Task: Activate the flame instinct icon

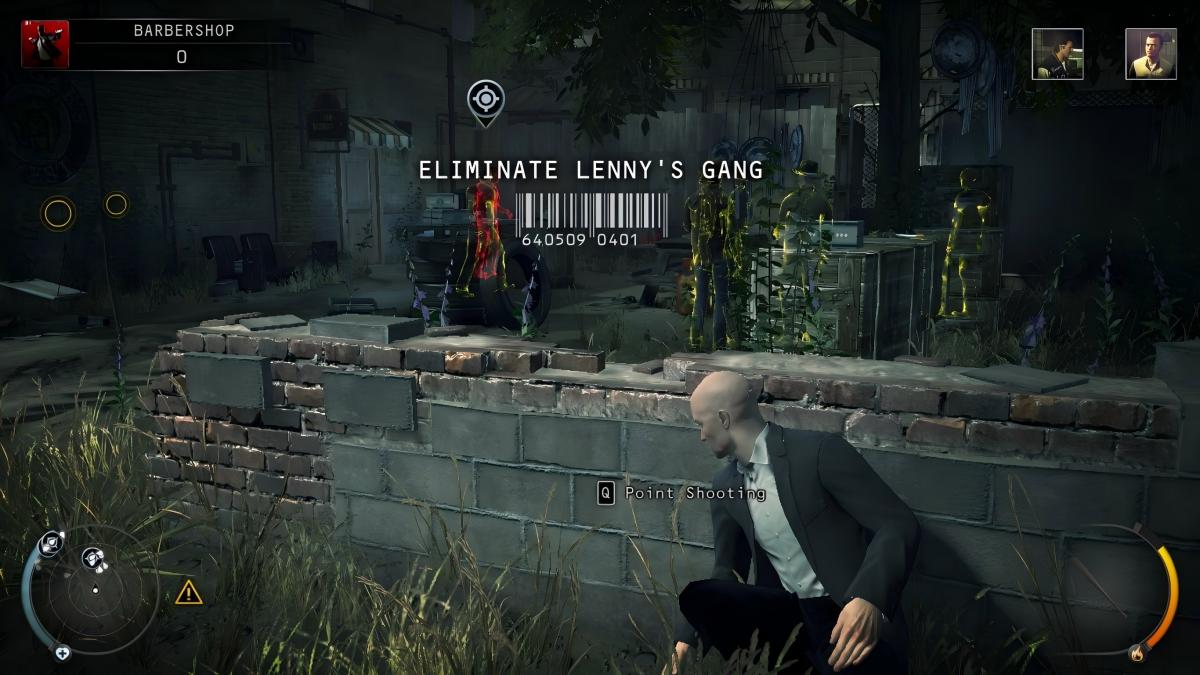Action: [x=1136, y=655]
